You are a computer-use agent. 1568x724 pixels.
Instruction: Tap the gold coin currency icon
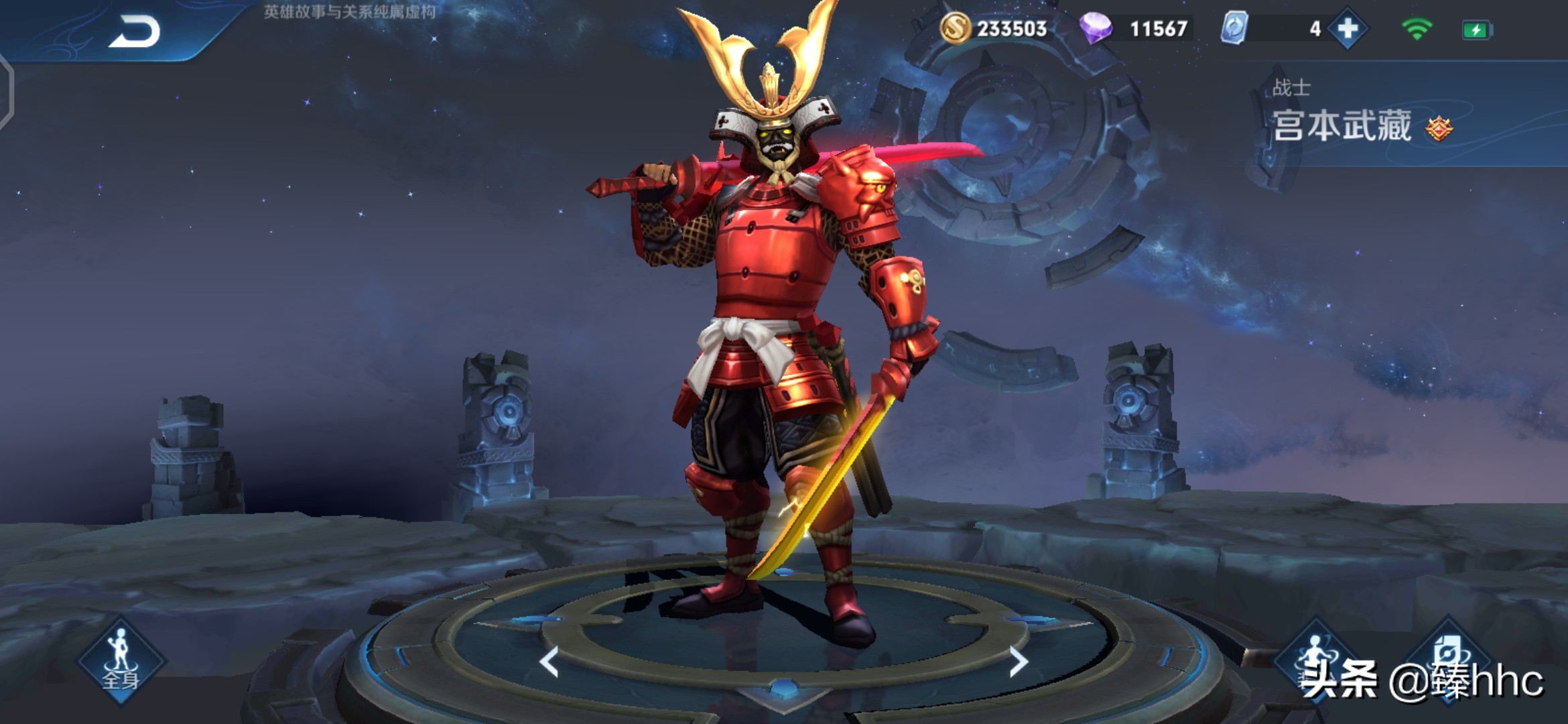955,29
